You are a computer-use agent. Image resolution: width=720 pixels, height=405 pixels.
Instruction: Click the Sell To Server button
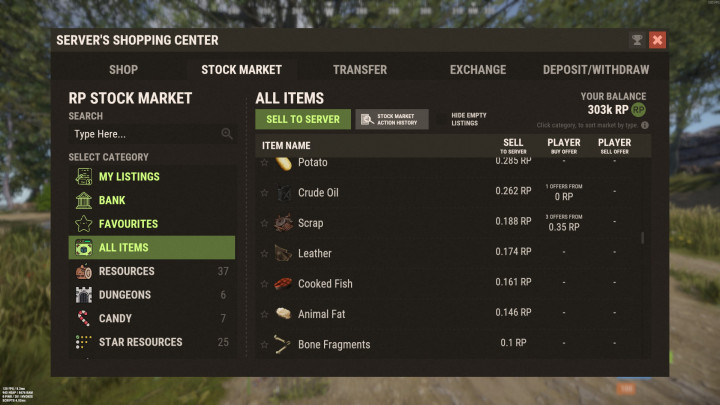click(x=303, y=120)
